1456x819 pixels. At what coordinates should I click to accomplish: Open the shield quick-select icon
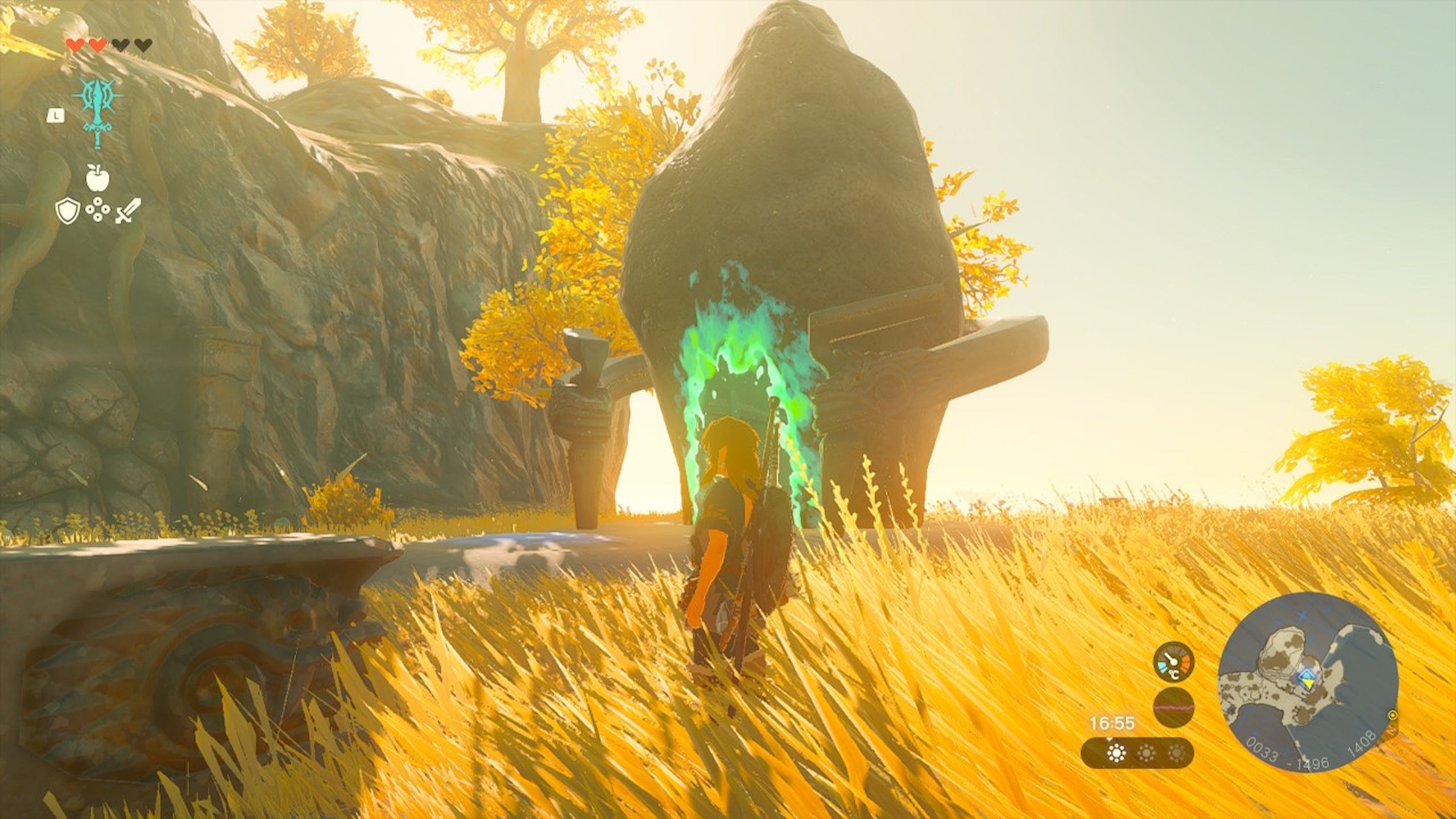tap(65, 212)
